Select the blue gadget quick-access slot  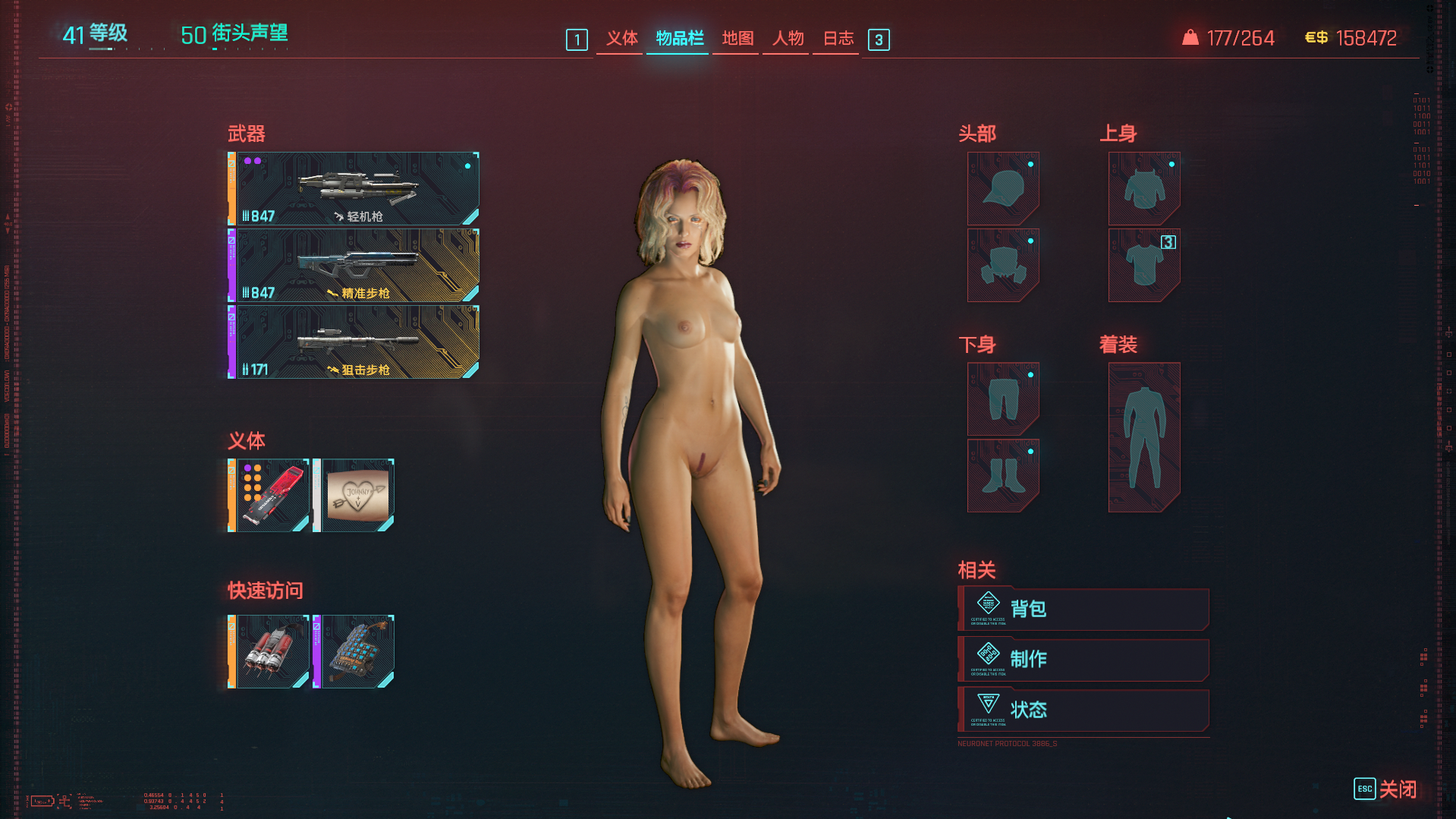(x=356, y=652)
